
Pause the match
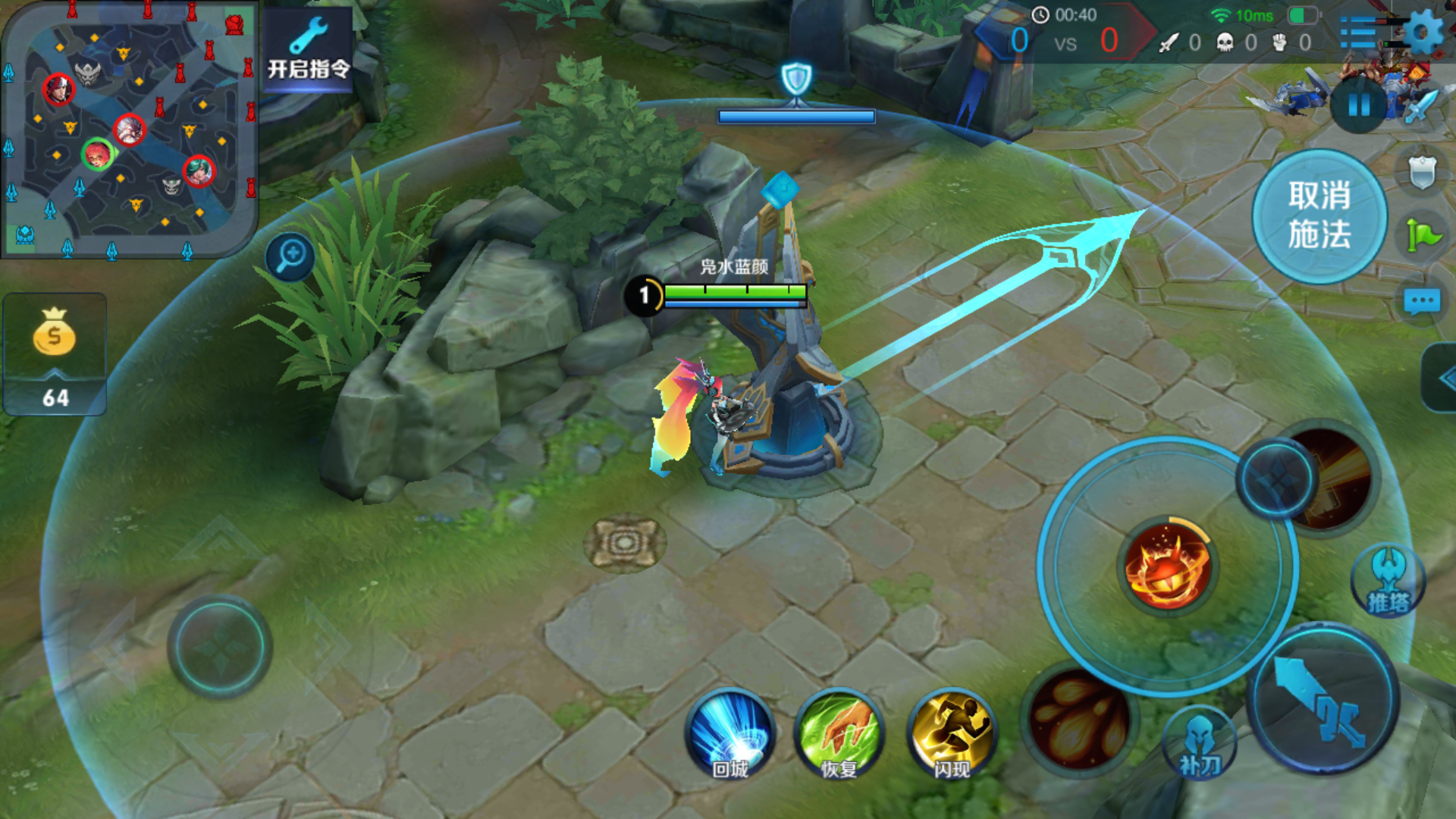pos(1359,105)
